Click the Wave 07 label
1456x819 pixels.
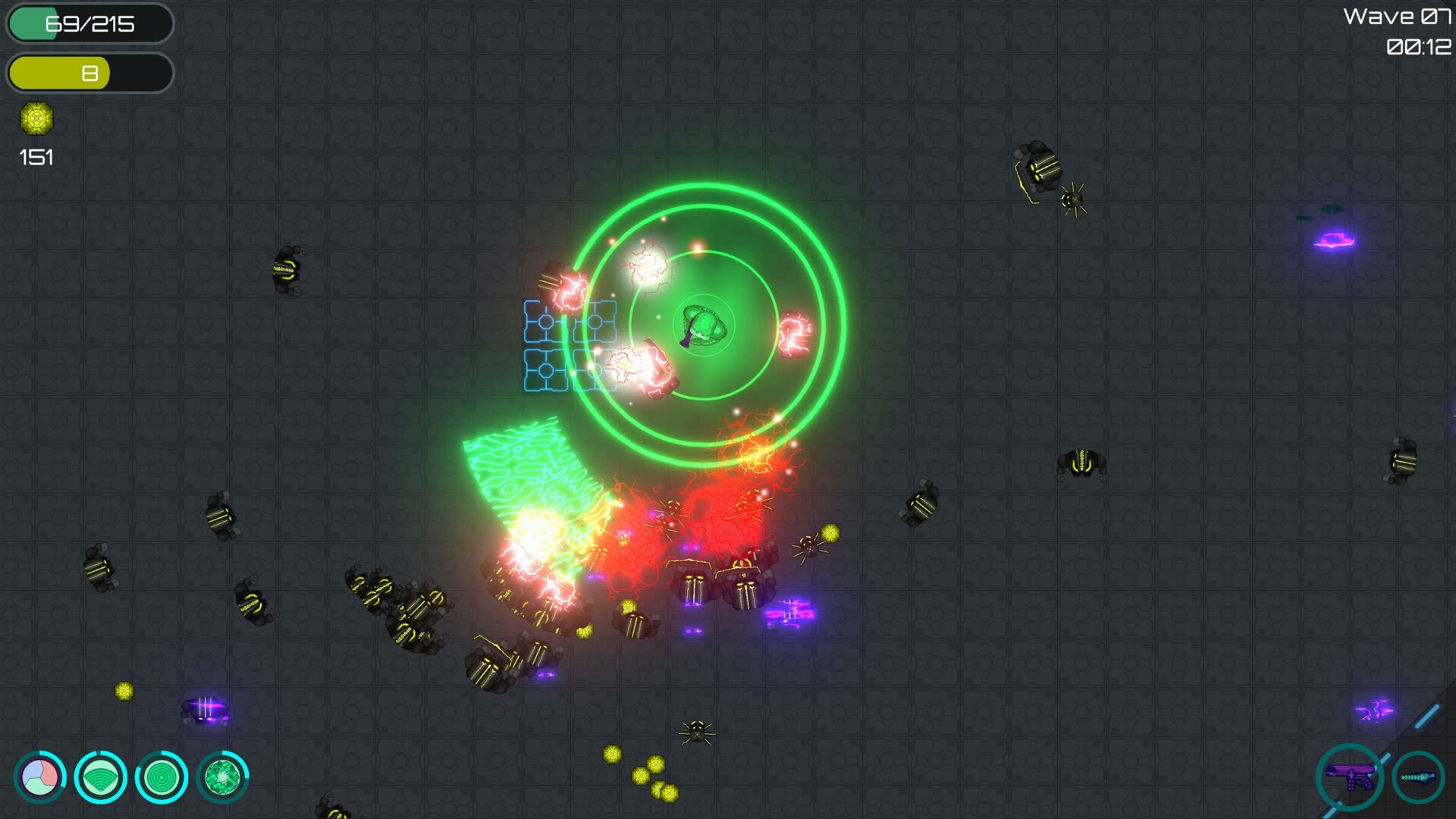[1398, 15]
